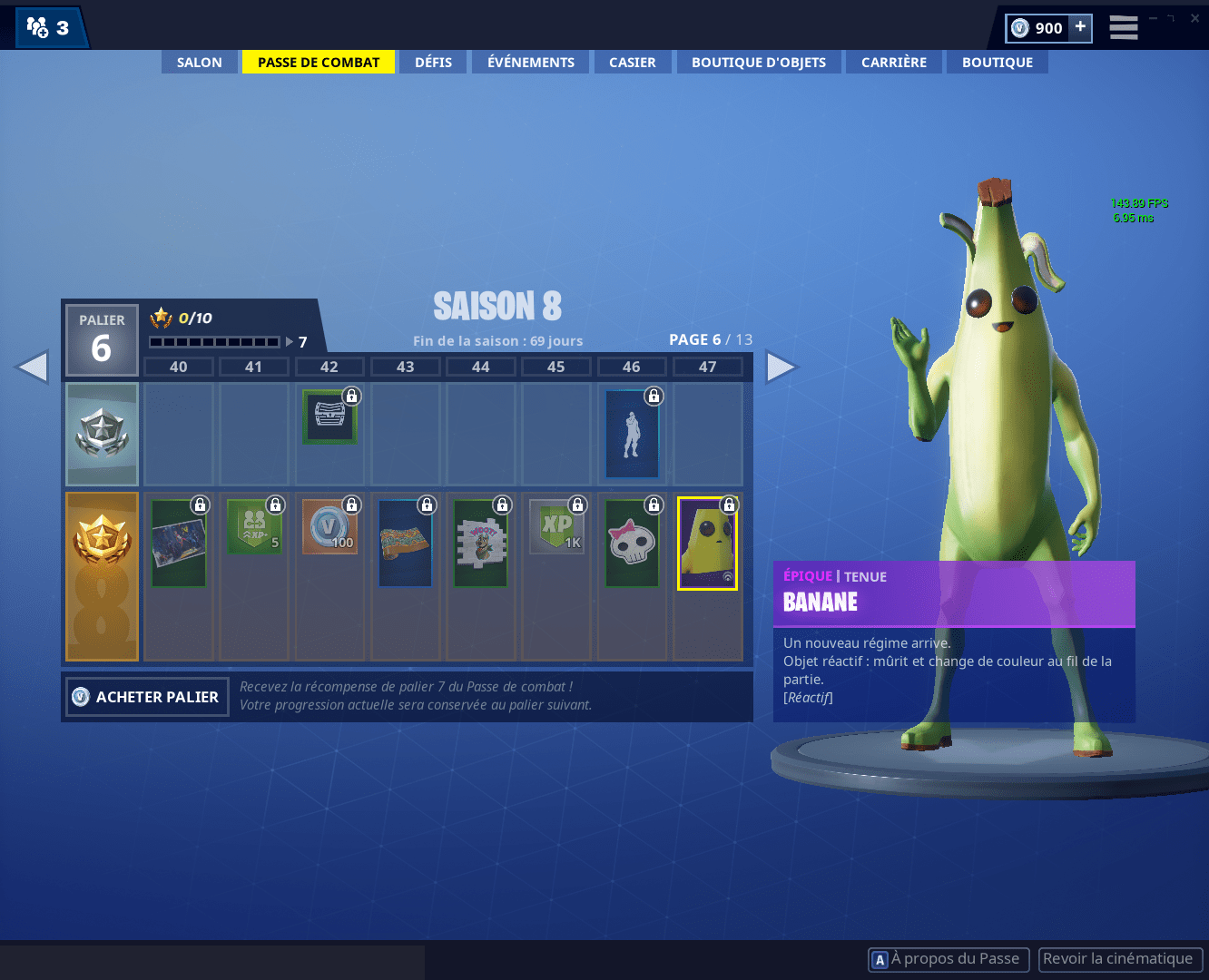Go to the next page of rewards
Screen dimensions: 1209x980
click(x=781, y=367)
